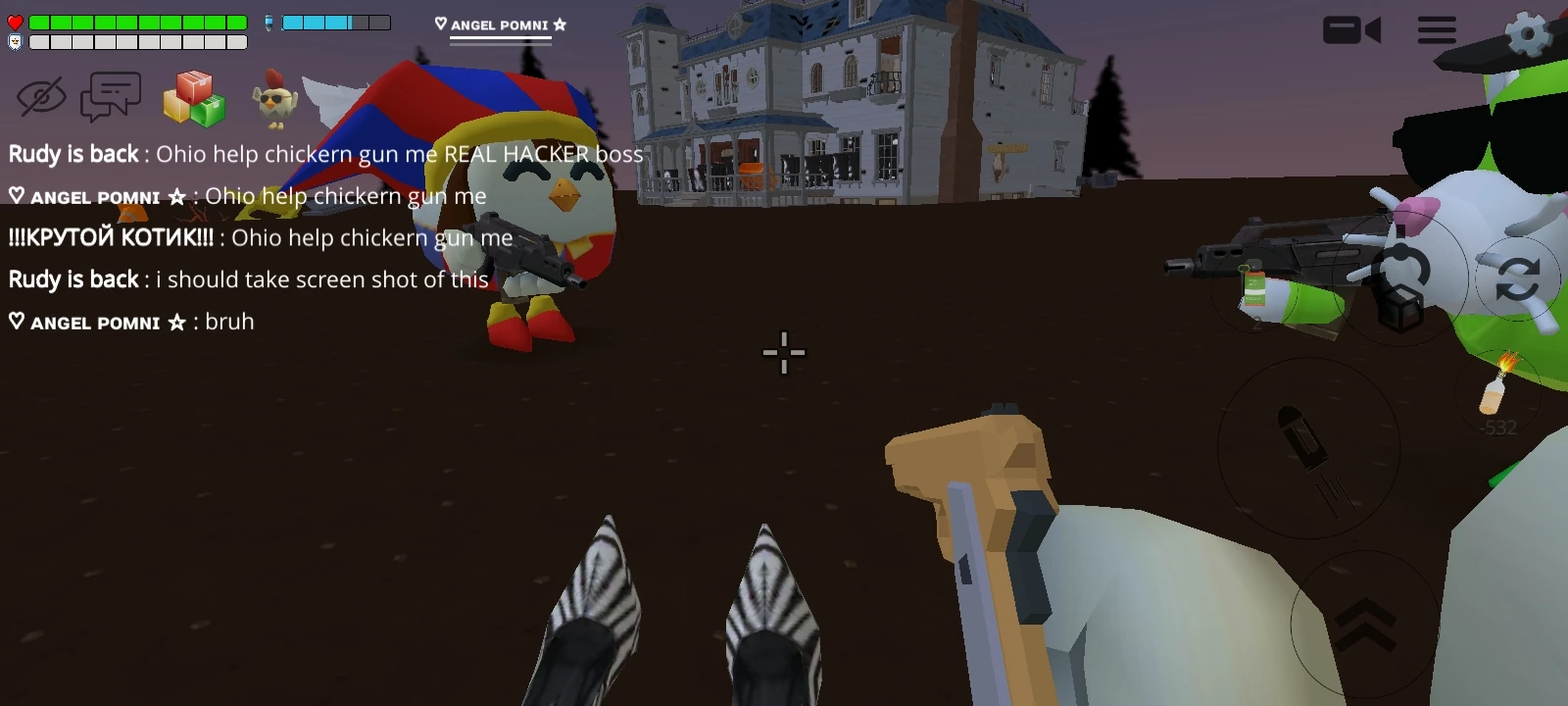Screen dimensions: 1568x706
Task: Click the 'Rudy is back' name in chat
Action: click(72, 154)
